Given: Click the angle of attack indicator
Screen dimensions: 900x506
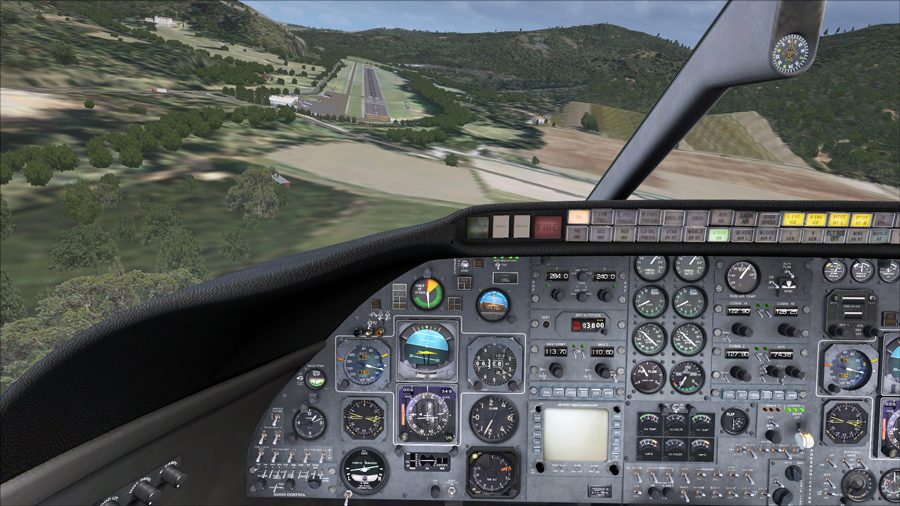Looking at the screenshot, I should (x=427, y=294).
